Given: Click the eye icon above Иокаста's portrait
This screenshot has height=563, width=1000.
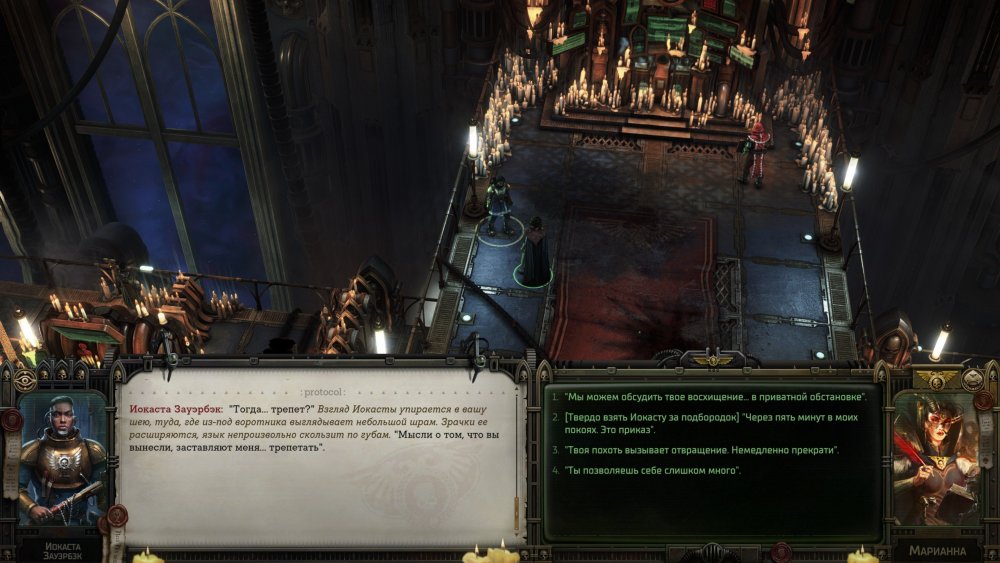Looking at the screenshot, I should click(25, 380).
